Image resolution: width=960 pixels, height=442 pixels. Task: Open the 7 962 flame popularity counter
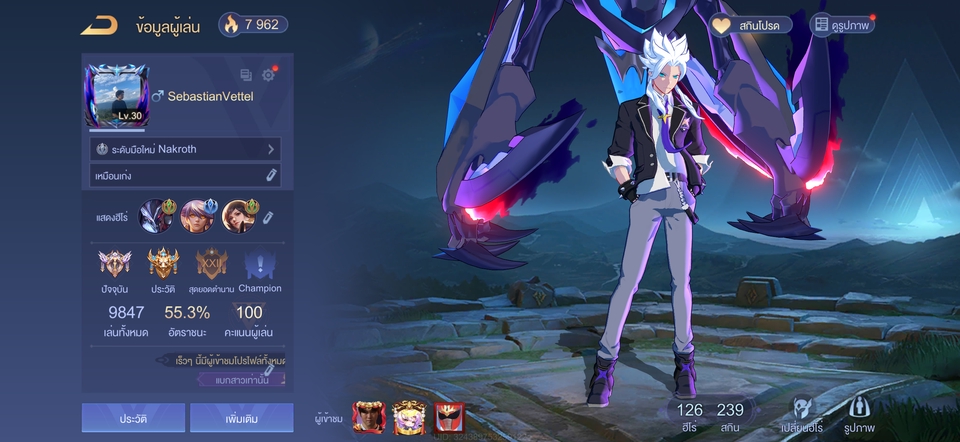(x=253, y=25)
